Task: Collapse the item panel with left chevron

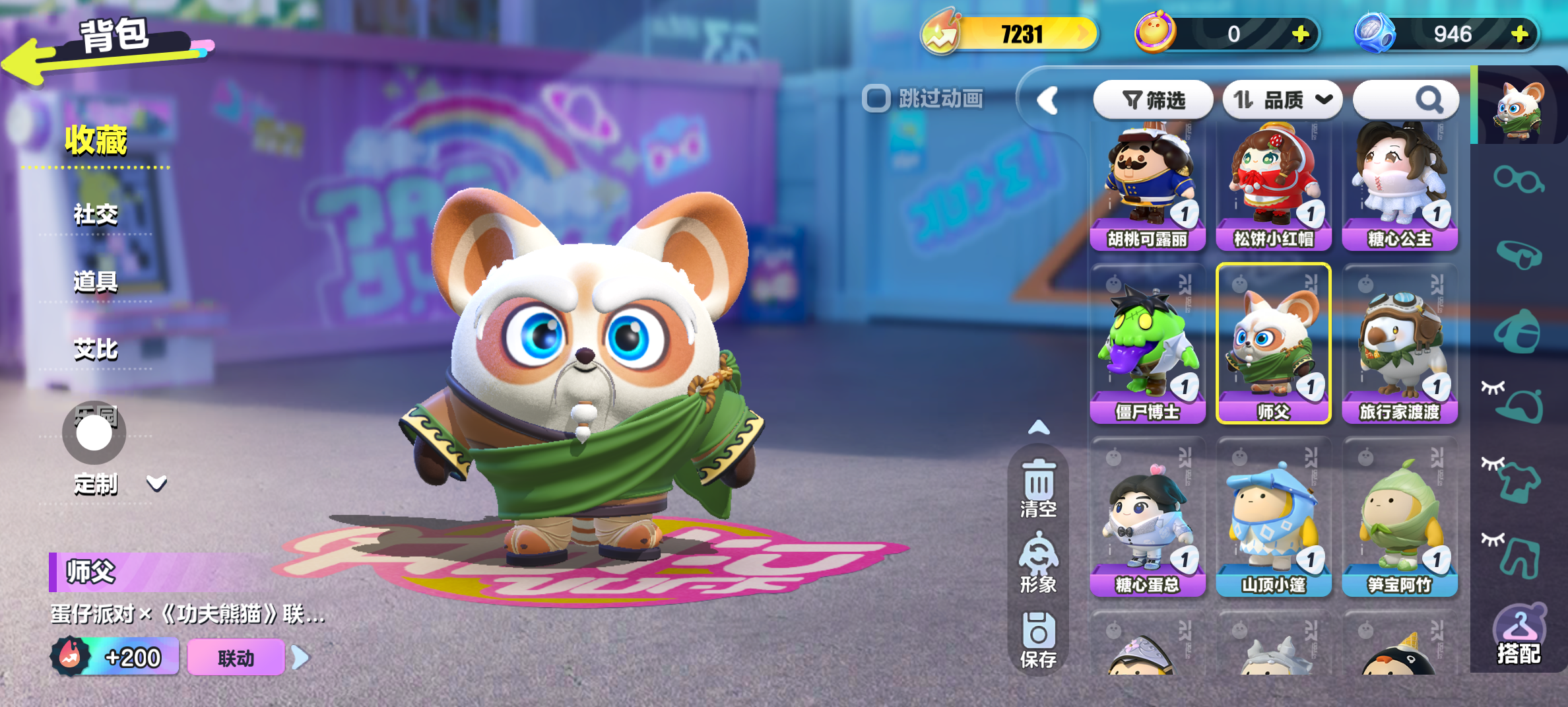Action: click(x=1047, y=101)
